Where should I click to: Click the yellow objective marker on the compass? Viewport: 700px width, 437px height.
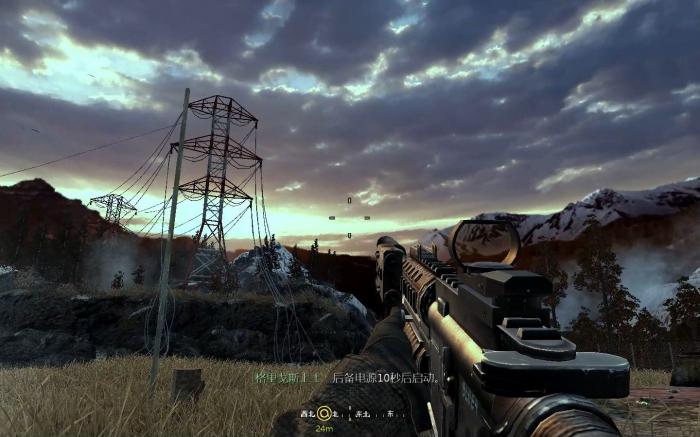tap(324, 413)
